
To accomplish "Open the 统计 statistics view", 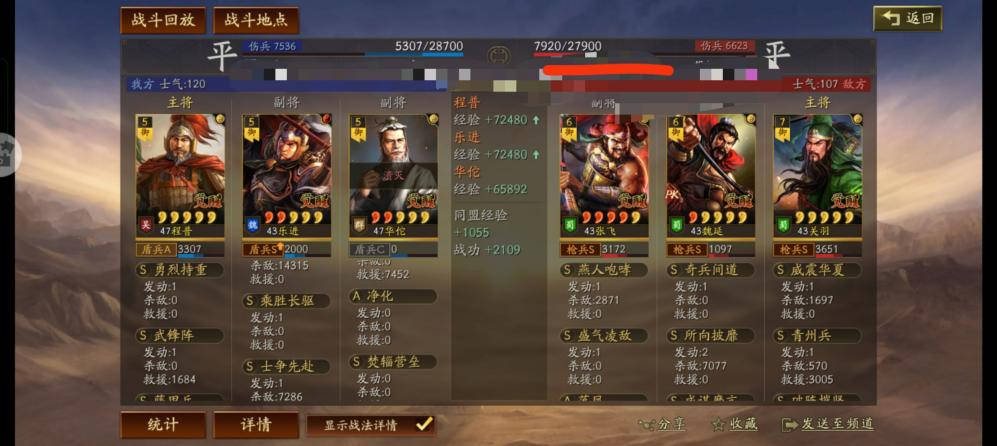I will (x=163, y=424).
